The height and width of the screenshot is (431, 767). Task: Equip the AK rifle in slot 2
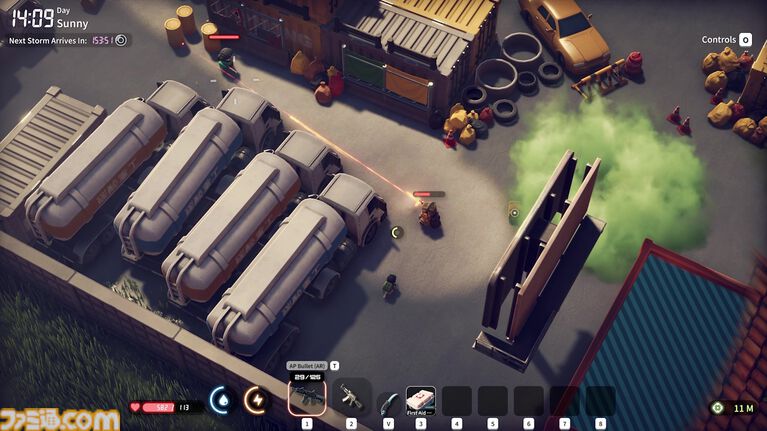click(351, 397)
